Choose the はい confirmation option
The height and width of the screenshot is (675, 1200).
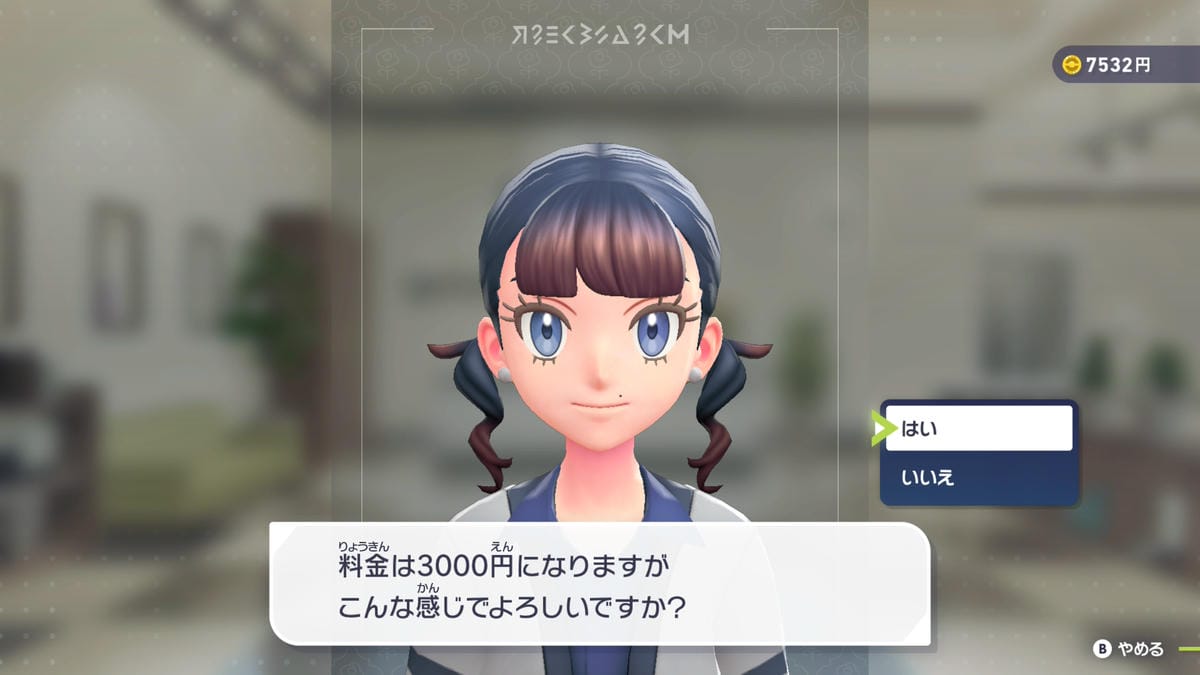click(978, 429)
